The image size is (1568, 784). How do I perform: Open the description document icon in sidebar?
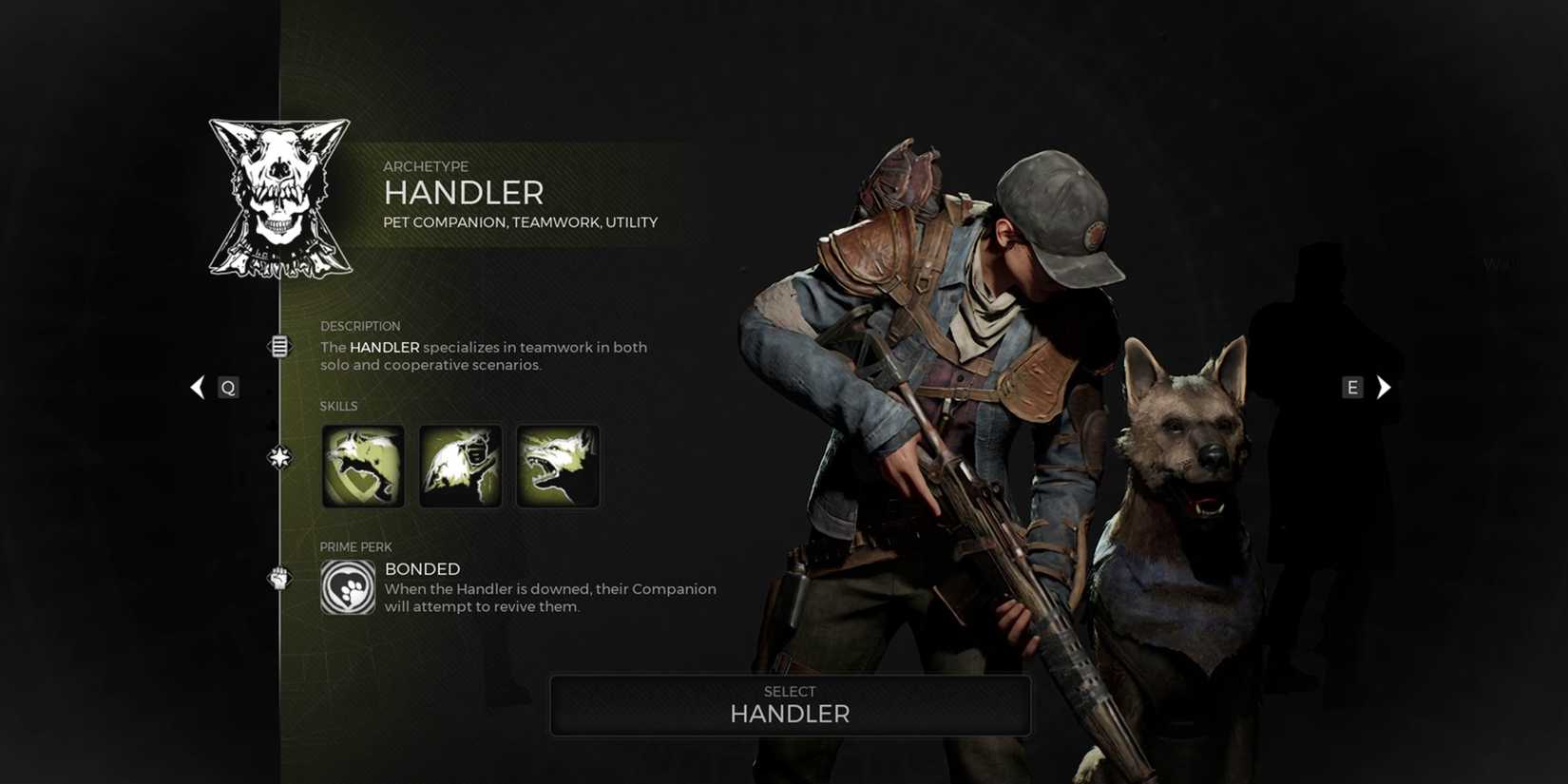[278, 346]
